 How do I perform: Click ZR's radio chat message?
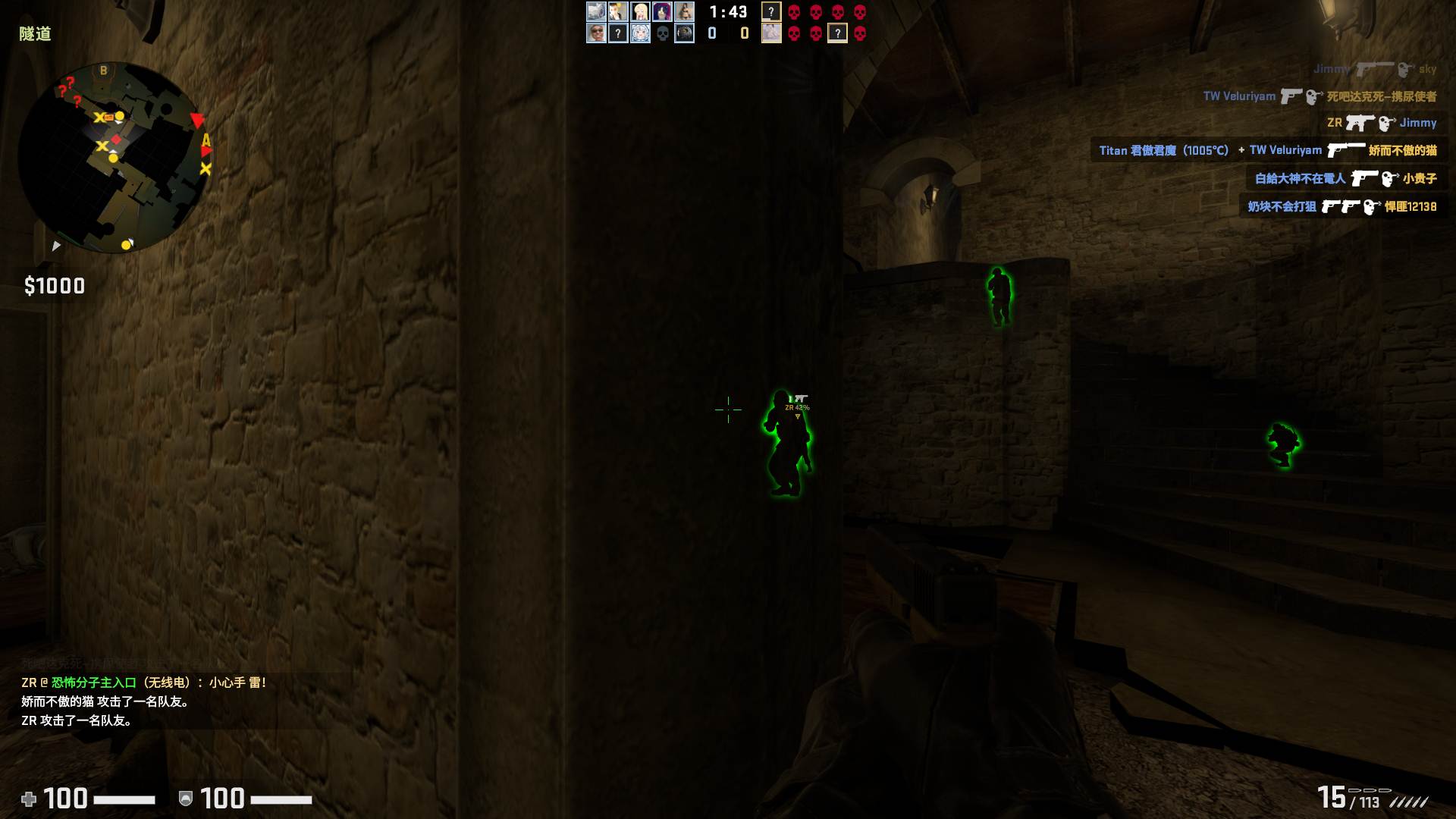coord(143,682)
